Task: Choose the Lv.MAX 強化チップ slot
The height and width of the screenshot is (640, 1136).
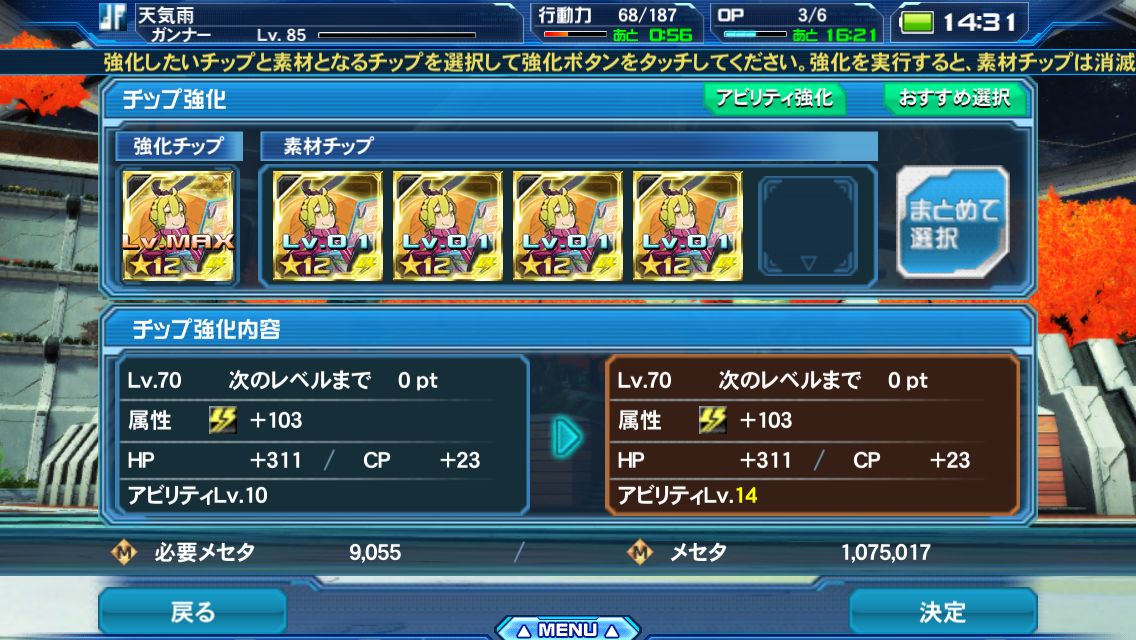Action: tap(178, 225)
